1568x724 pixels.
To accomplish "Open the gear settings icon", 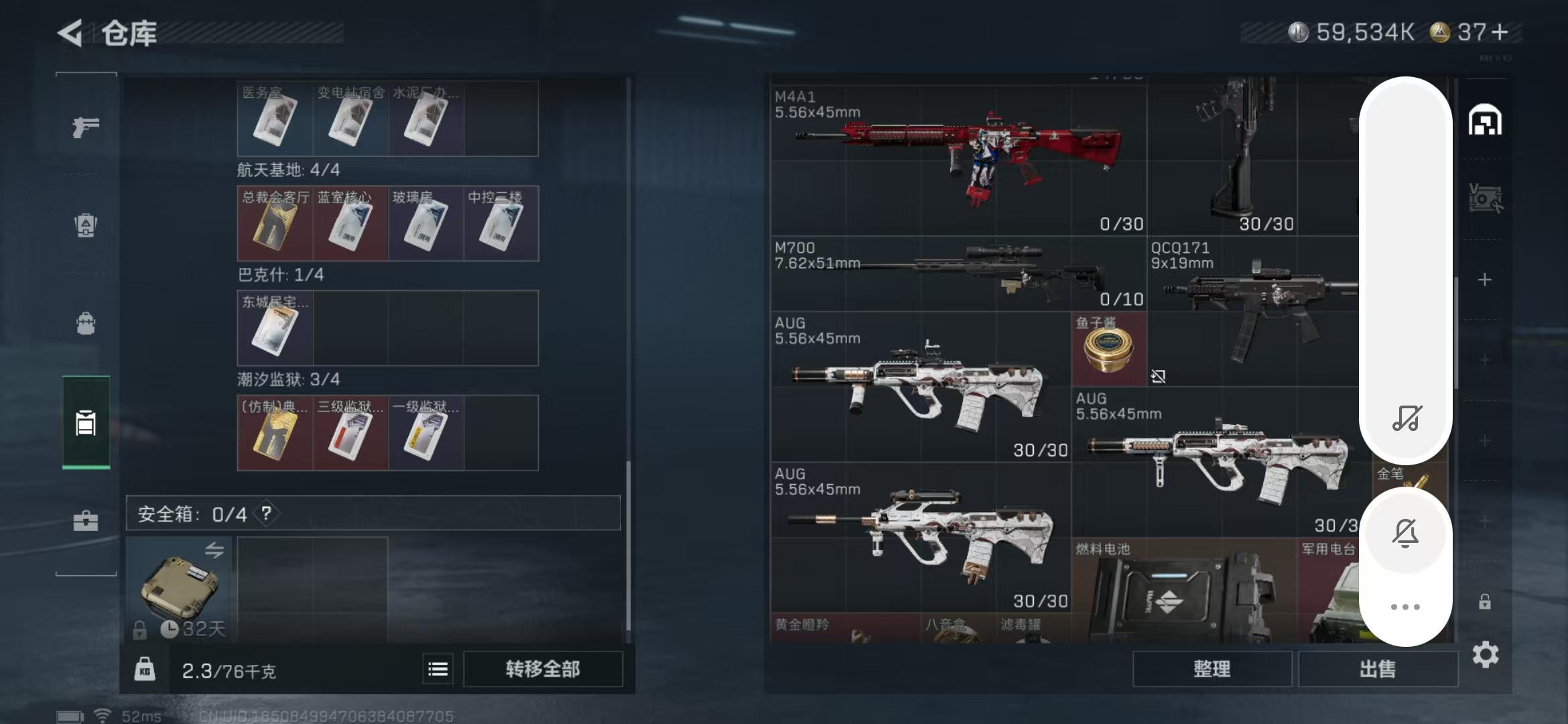I will 1485,654.
